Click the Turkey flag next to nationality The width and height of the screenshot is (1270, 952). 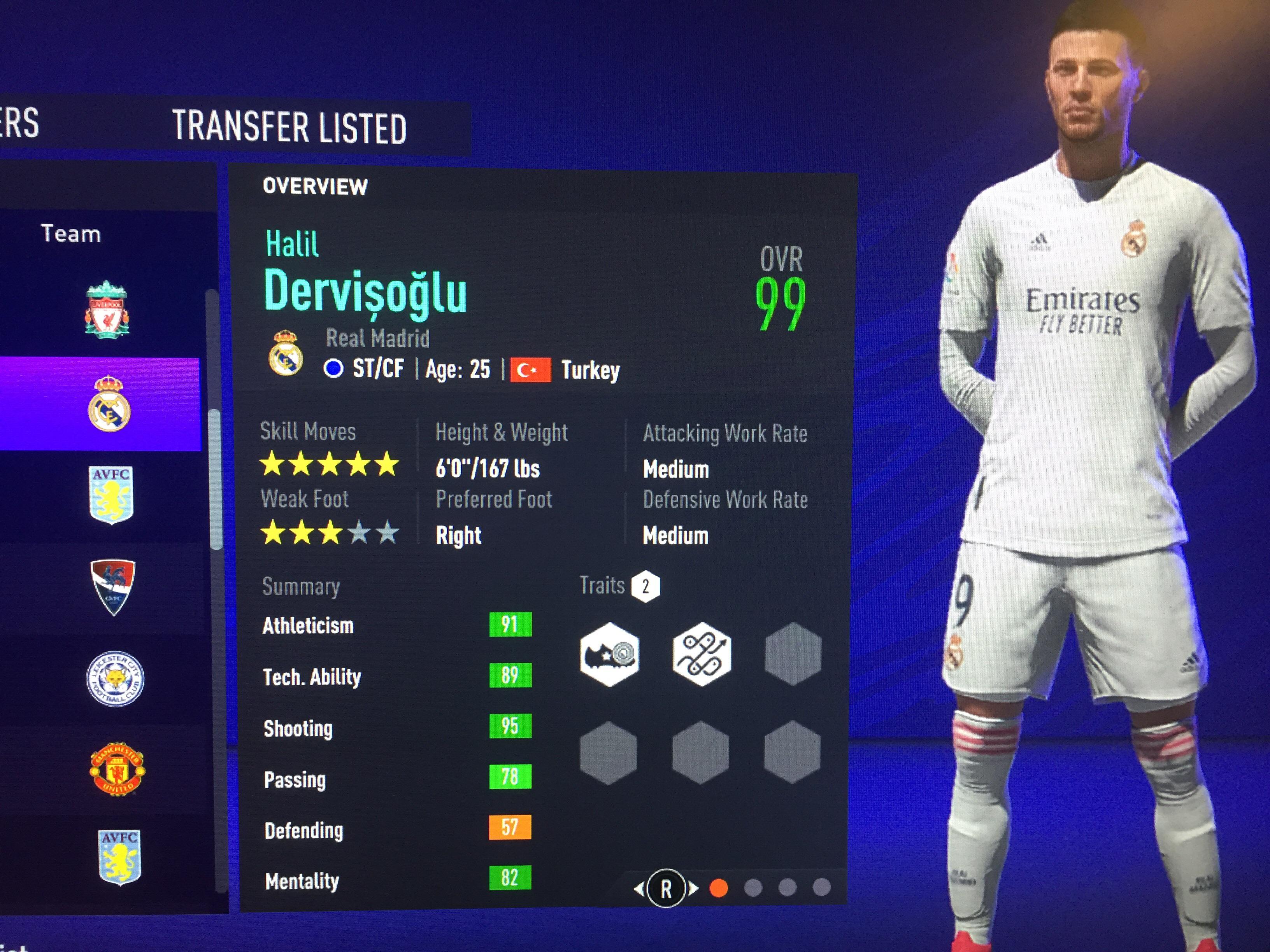[531, 369]
